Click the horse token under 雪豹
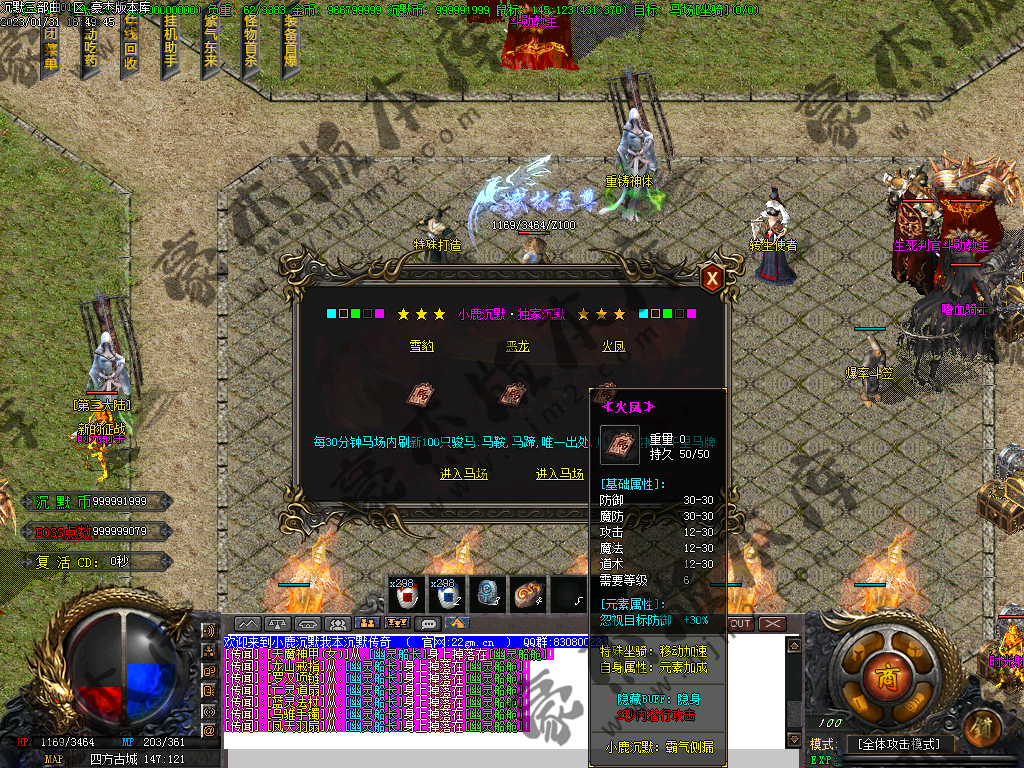Viewport: 1024px width, 768px height. coord(418,395)
